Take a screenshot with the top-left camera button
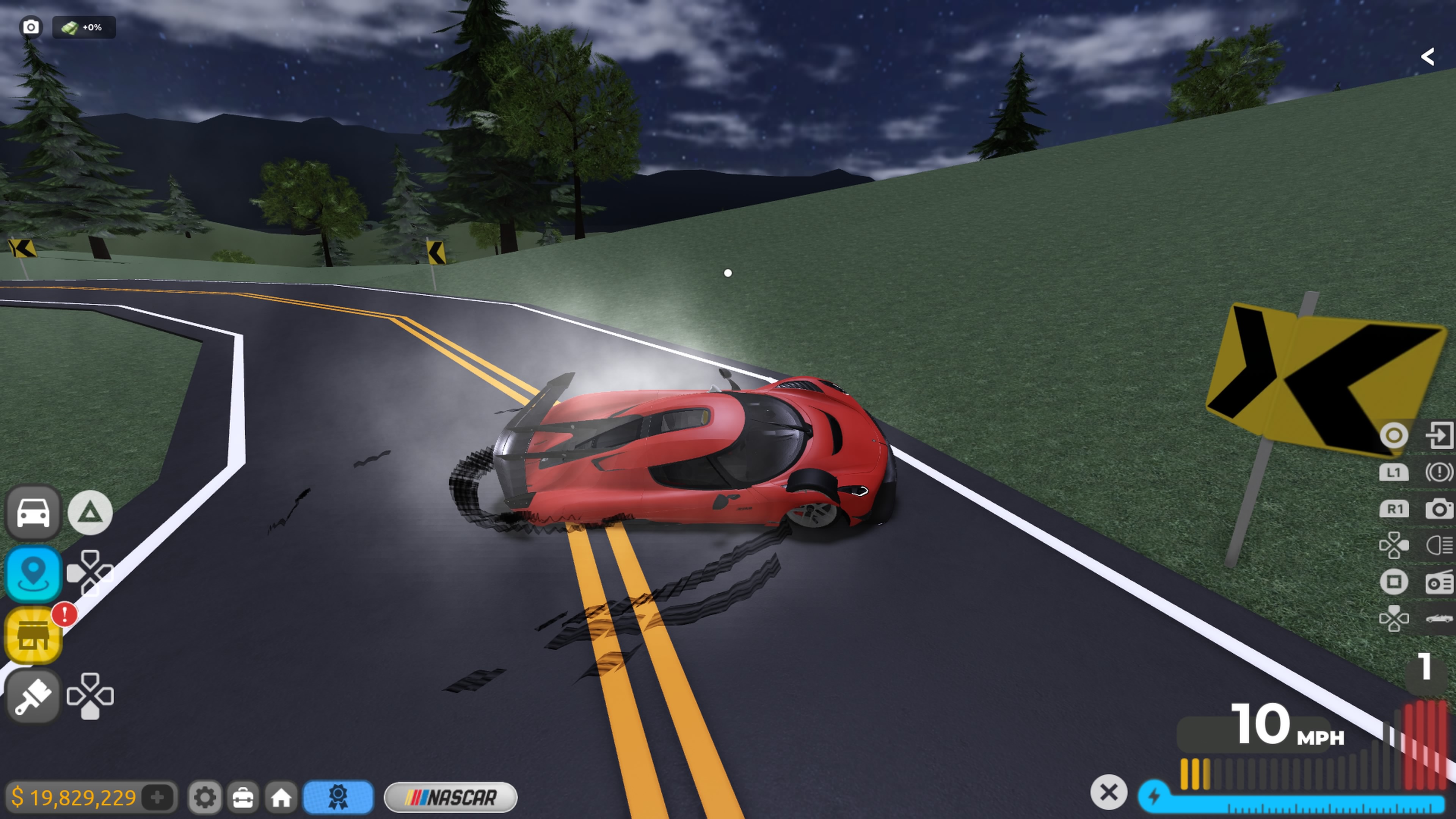Screen dimensions: 1456x819 tap(30, 27)
